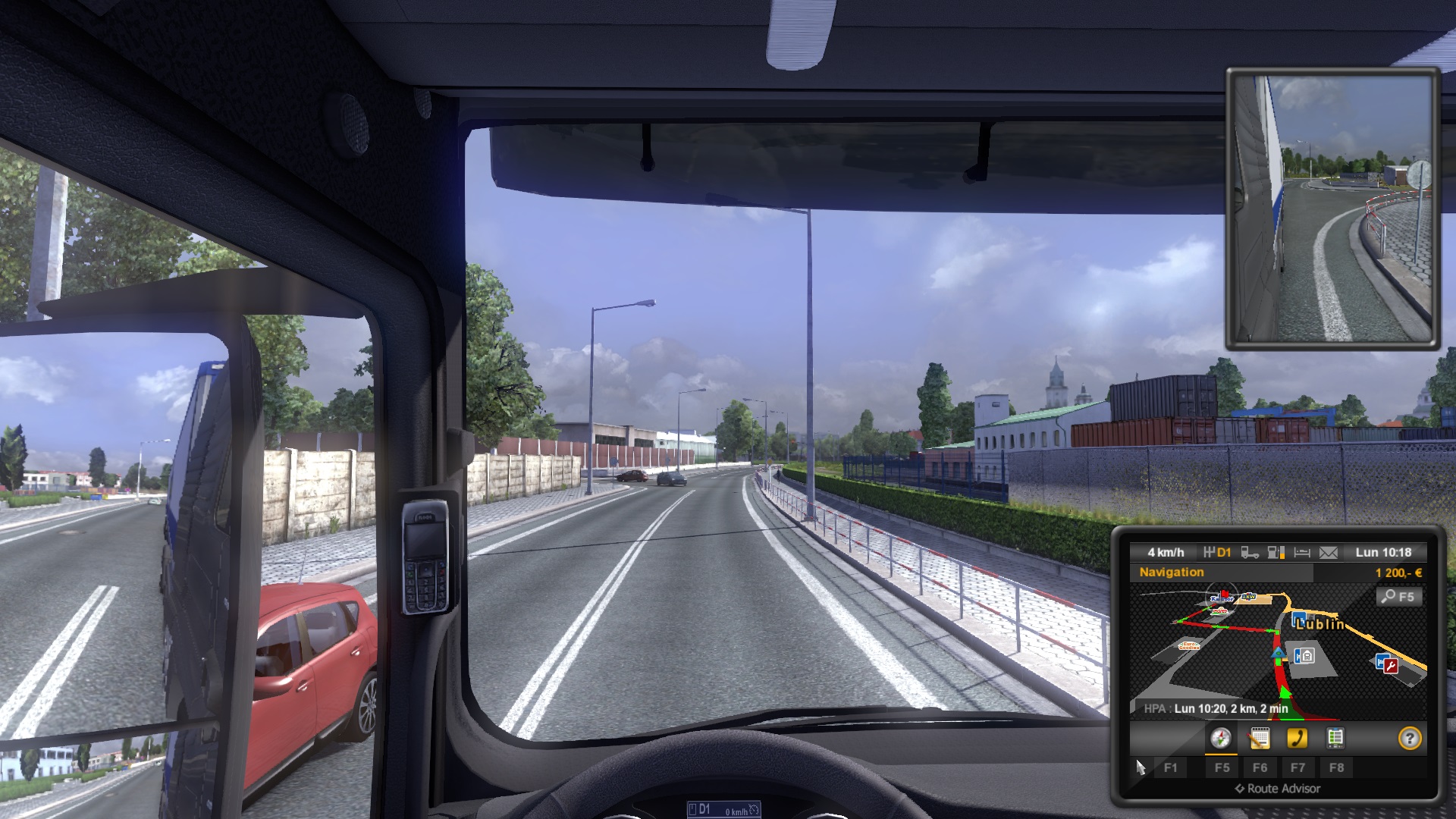Select the Route Advisor navigation map
Image resolution: width=1456 pixels, height=819 pixels.
tap(1278, 652)
